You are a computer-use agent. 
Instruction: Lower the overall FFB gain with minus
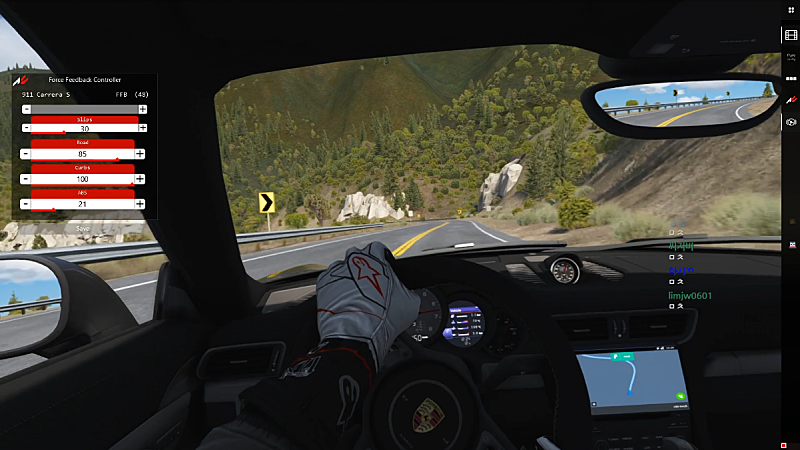pyautogui.click(x=26, y=108)
